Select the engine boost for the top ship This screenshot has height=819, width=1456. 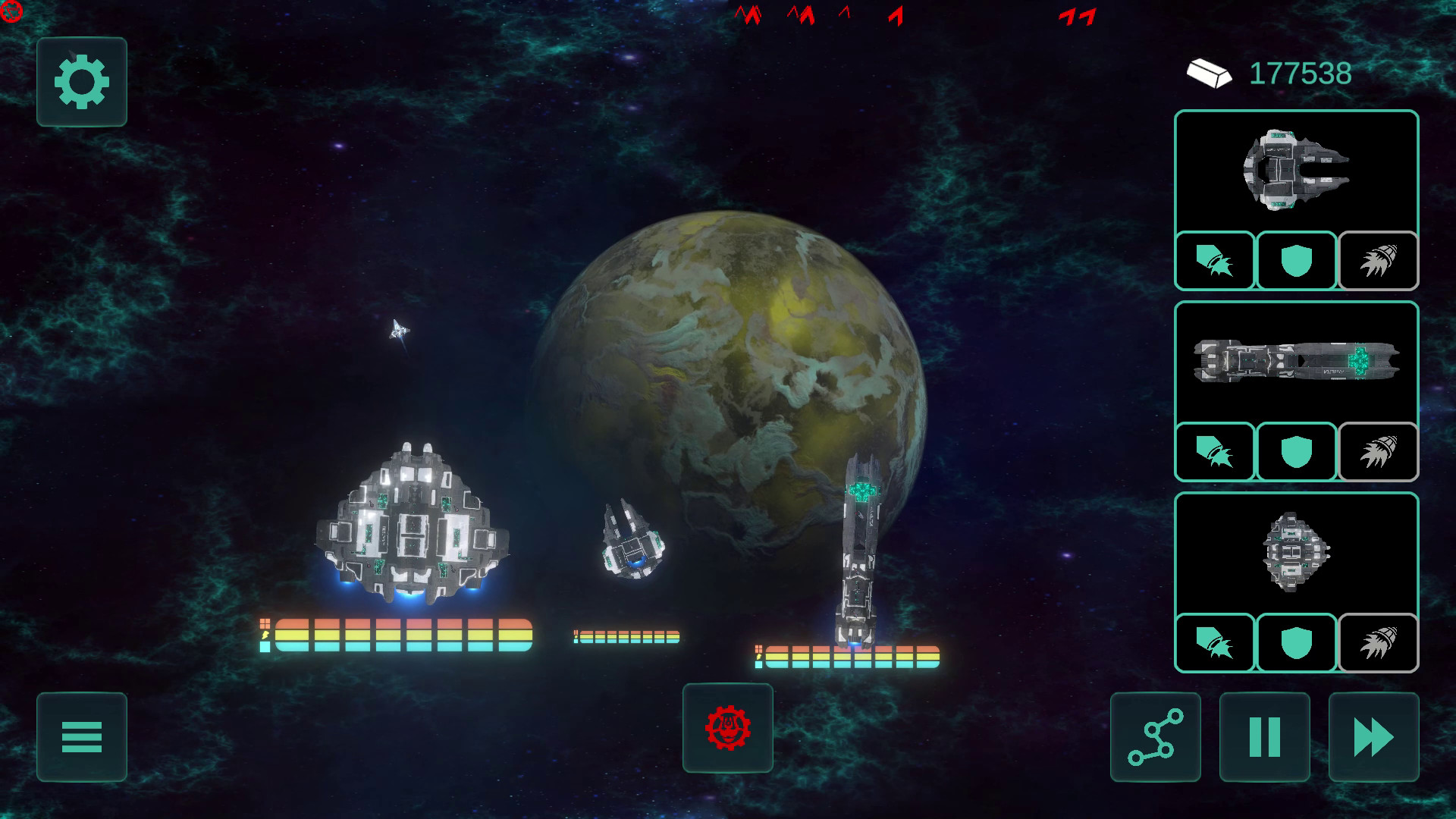pos(1379,261)
